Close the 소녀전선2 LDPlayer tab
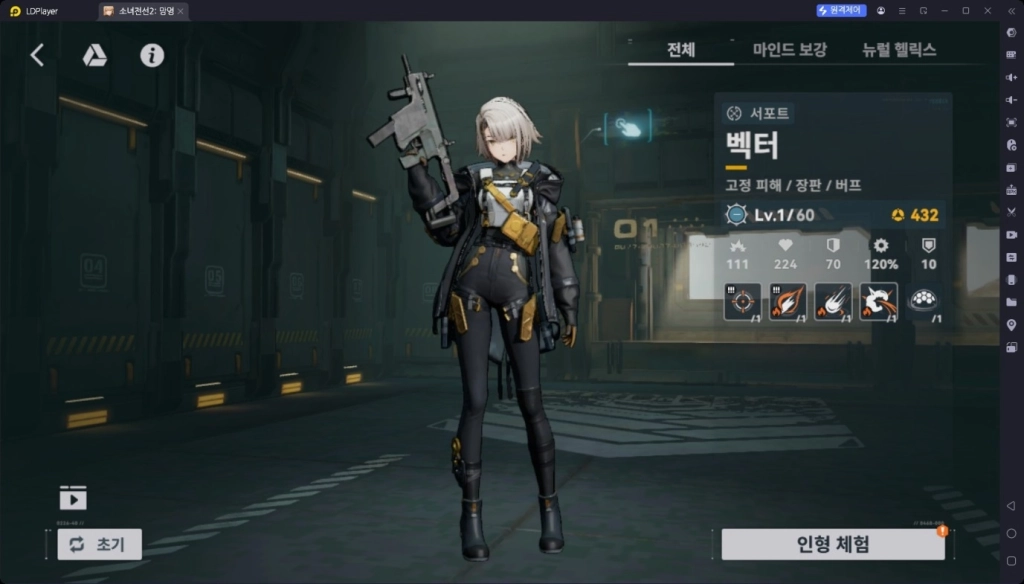Viewport: 1024px width, 584px height. point(180,11)
